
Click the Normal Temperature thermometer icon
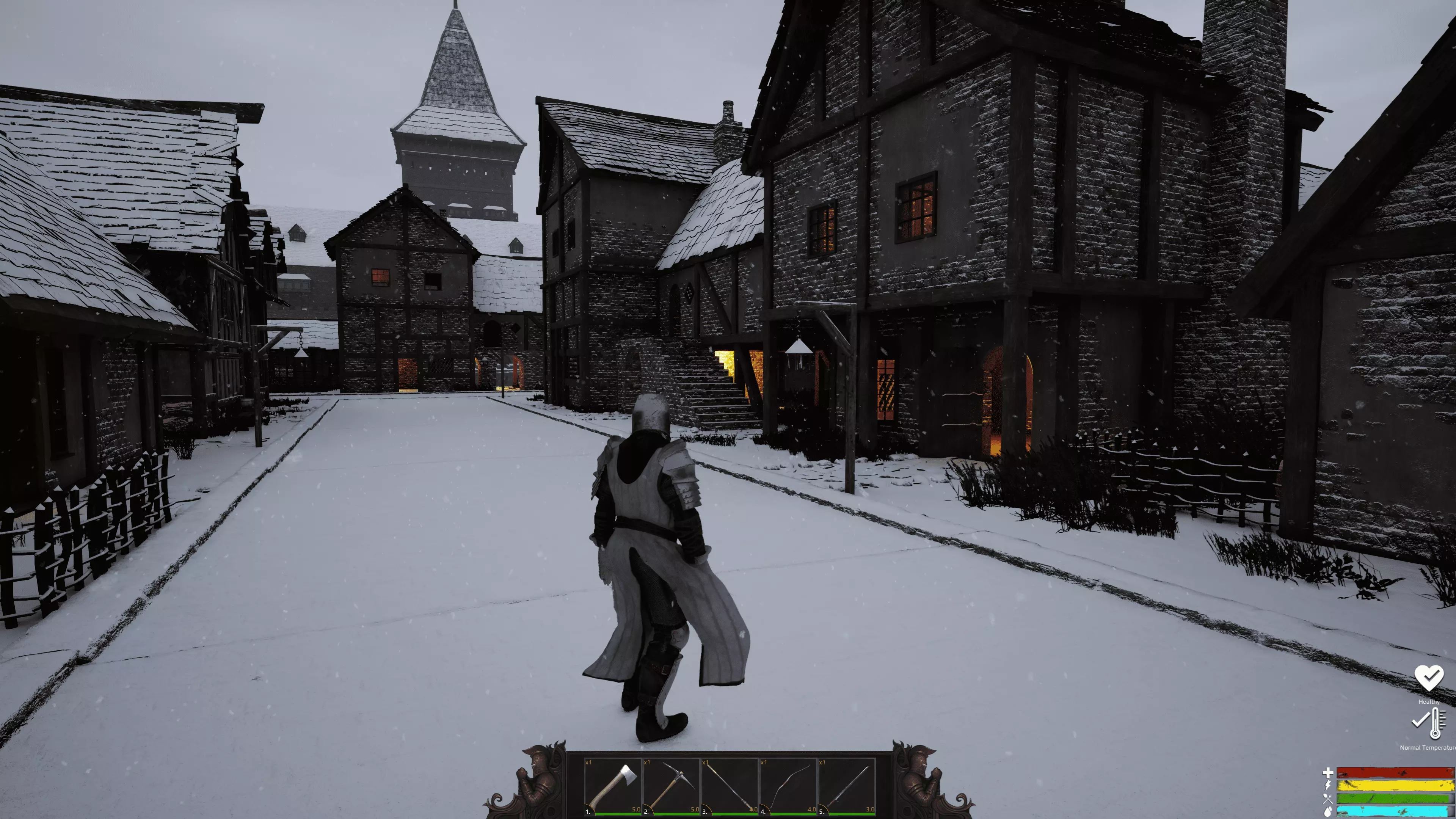1430,723
